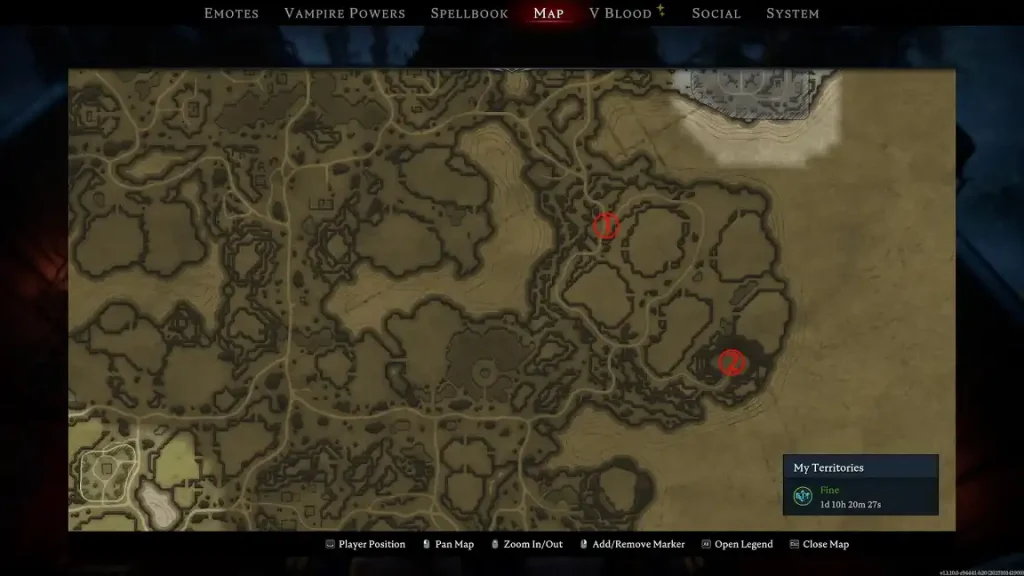This screenshot has height=576, width=1024.
Task: Switch to the Vampire Powers tab
Action: (x=345, y=13)
